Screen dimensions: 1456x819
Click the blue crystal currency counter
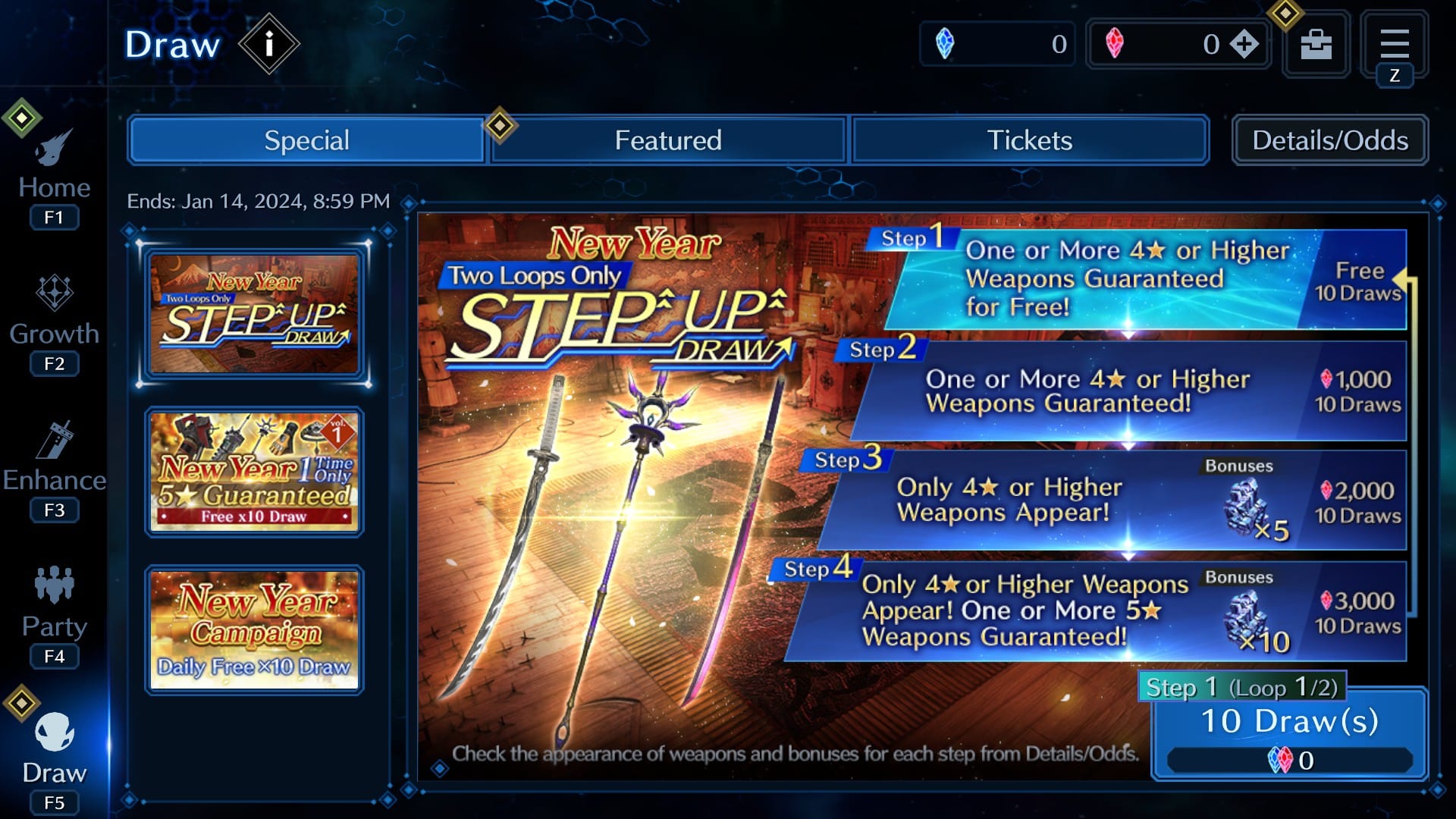(x=997, y=44)
